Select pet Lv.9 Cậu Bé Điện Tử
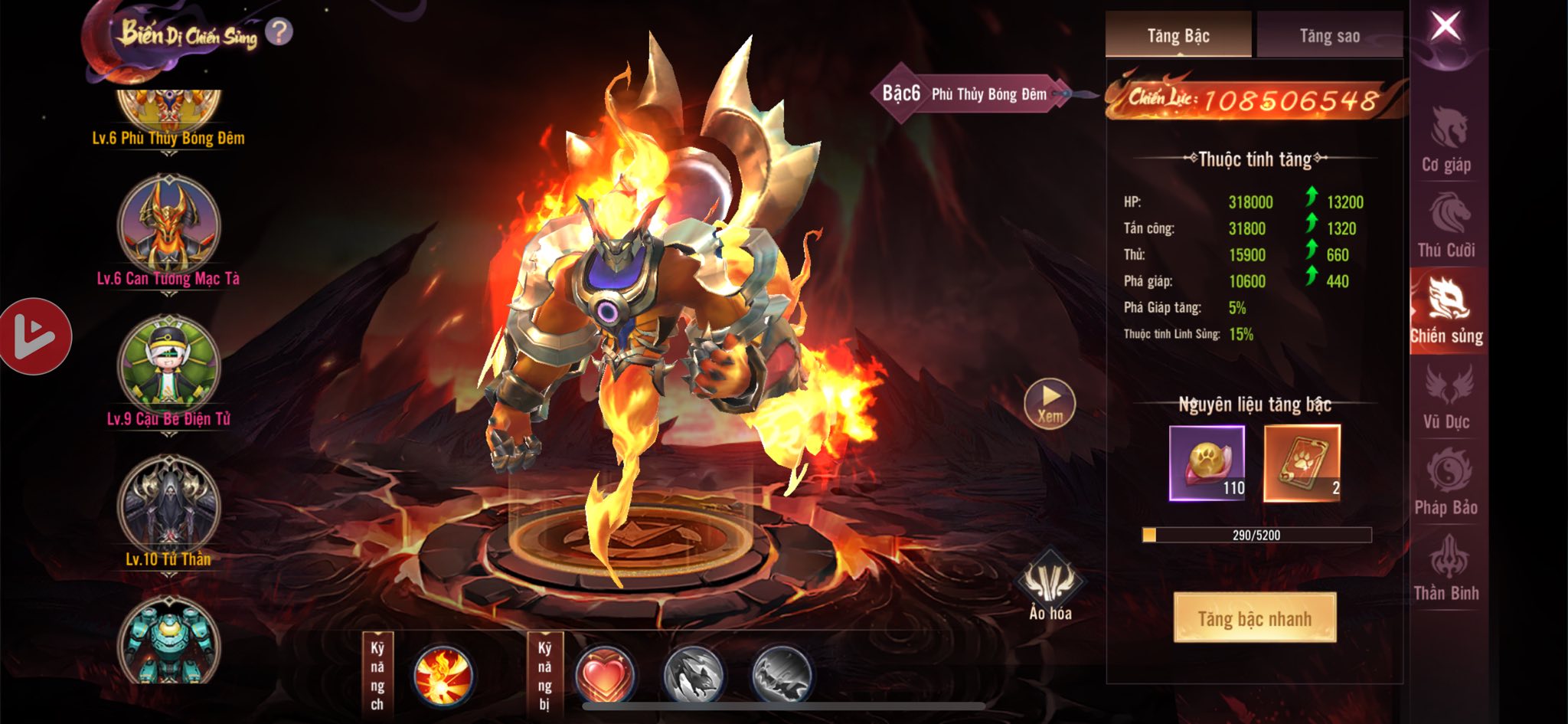The image size is (1568, 724). (168, 368)
